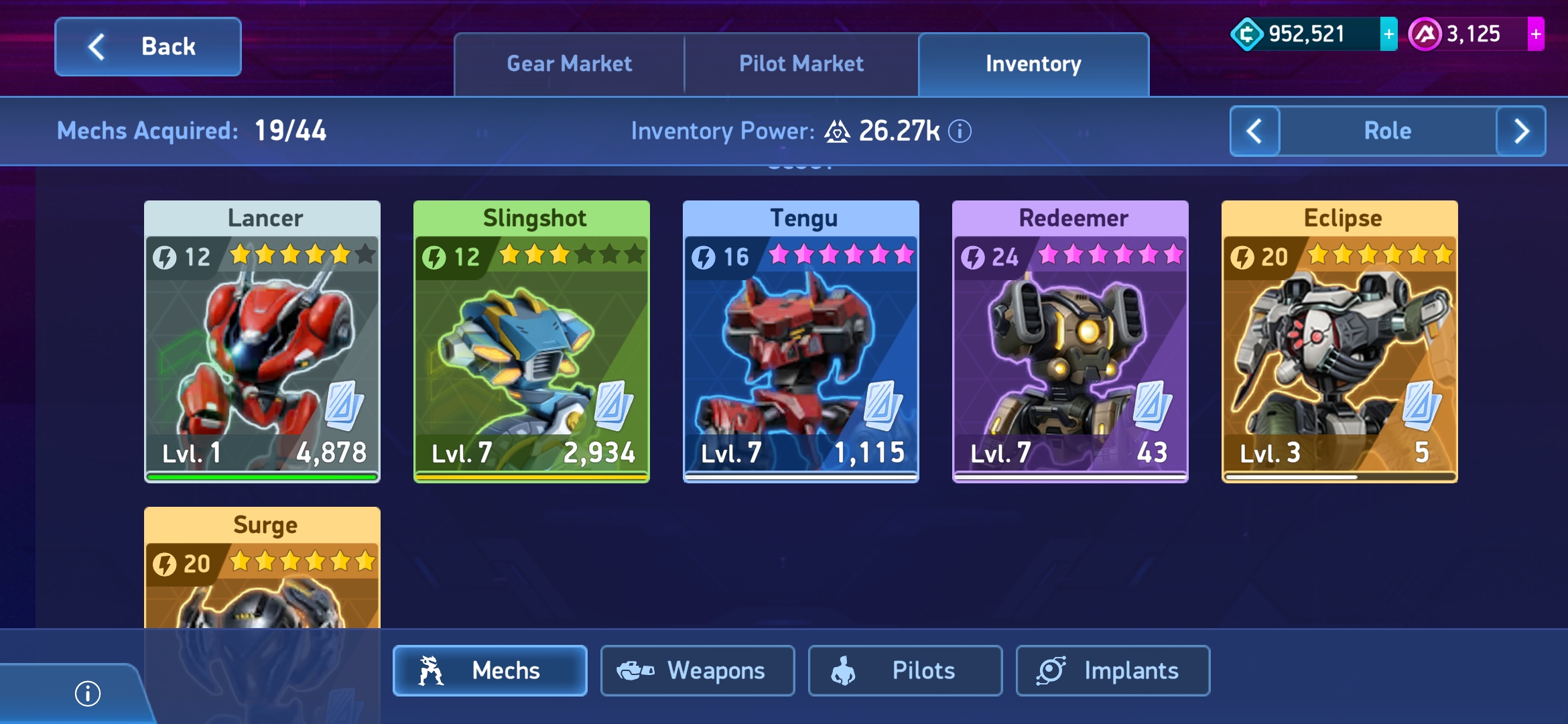This screenshot has height=724, width=1568.
Task: Show Inventory Power info
Action: [960, 131]
